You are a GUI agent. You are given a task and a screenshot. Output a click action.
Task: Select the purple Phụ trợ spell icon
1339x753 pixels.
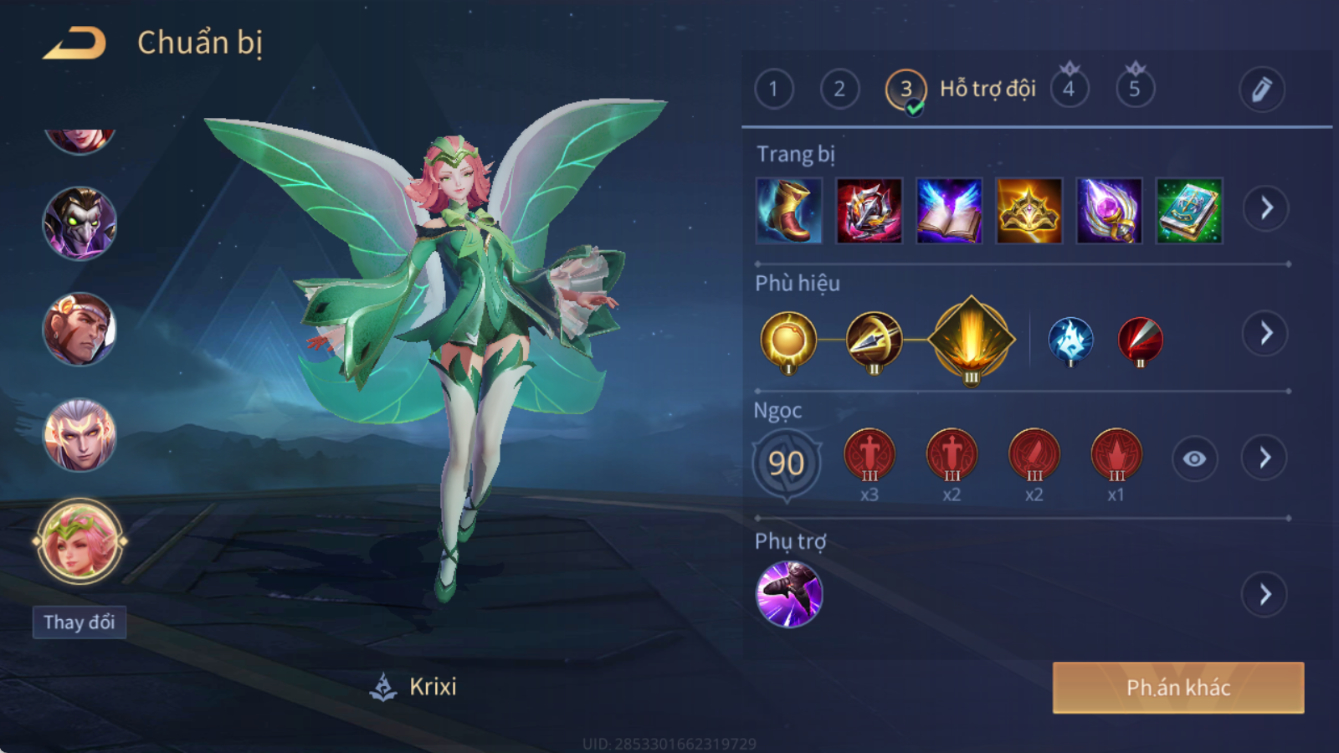pos(789,594)
